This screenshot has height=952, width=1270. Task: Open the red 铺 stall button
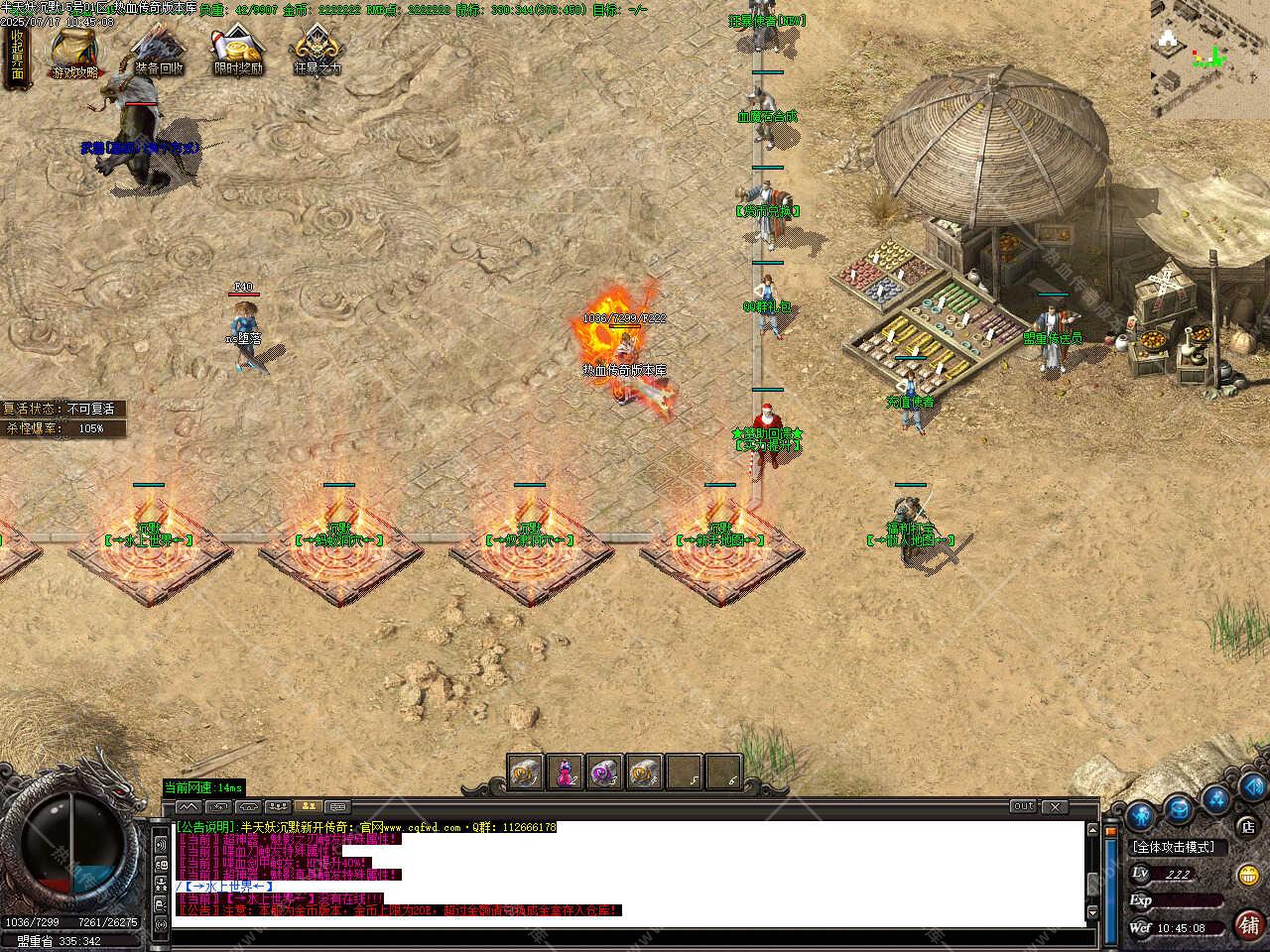(x=1248, y=924)
